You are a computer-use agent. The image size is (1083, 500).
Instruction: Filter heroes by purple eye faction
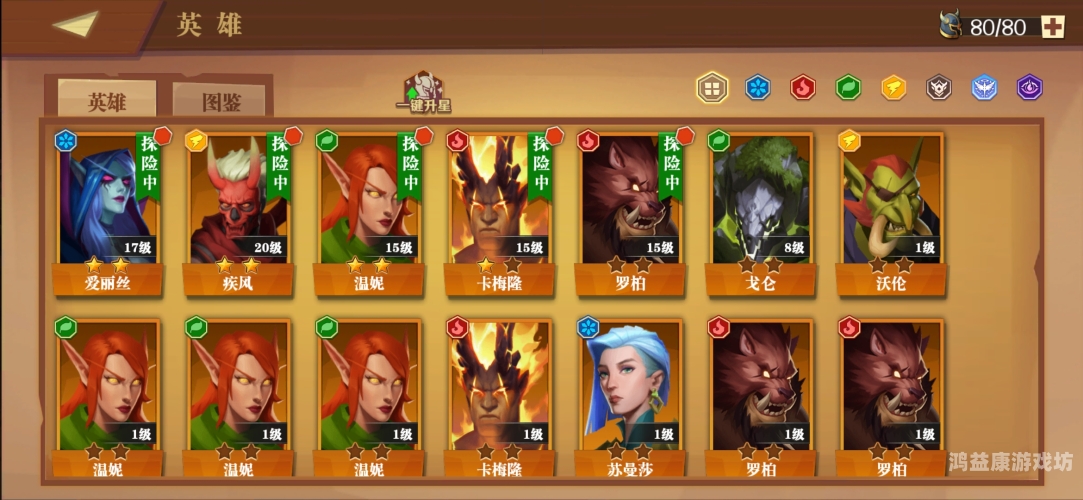point(1029,88)
